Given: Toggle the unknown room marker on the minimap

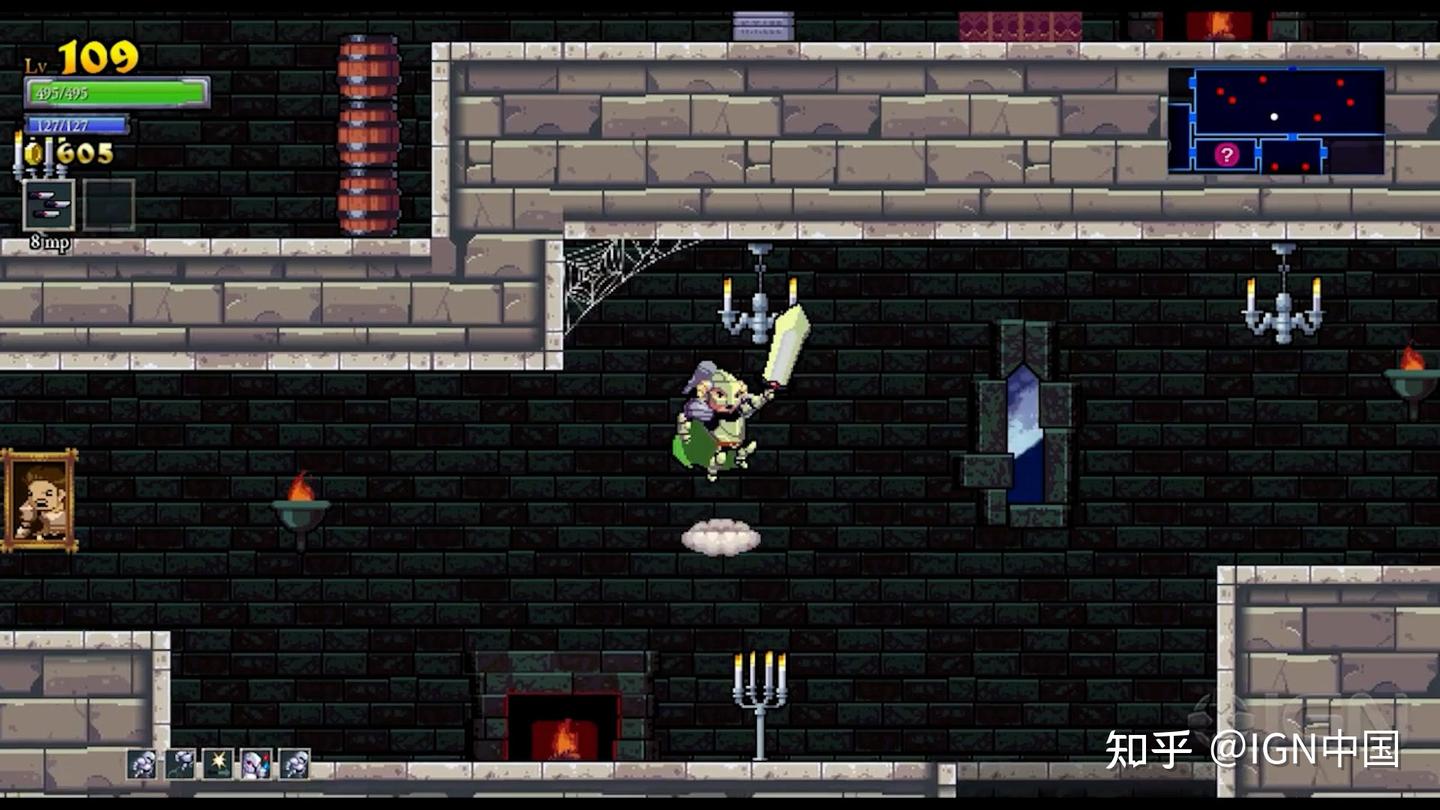Looking at the screenshot, I should point(1225,155).
